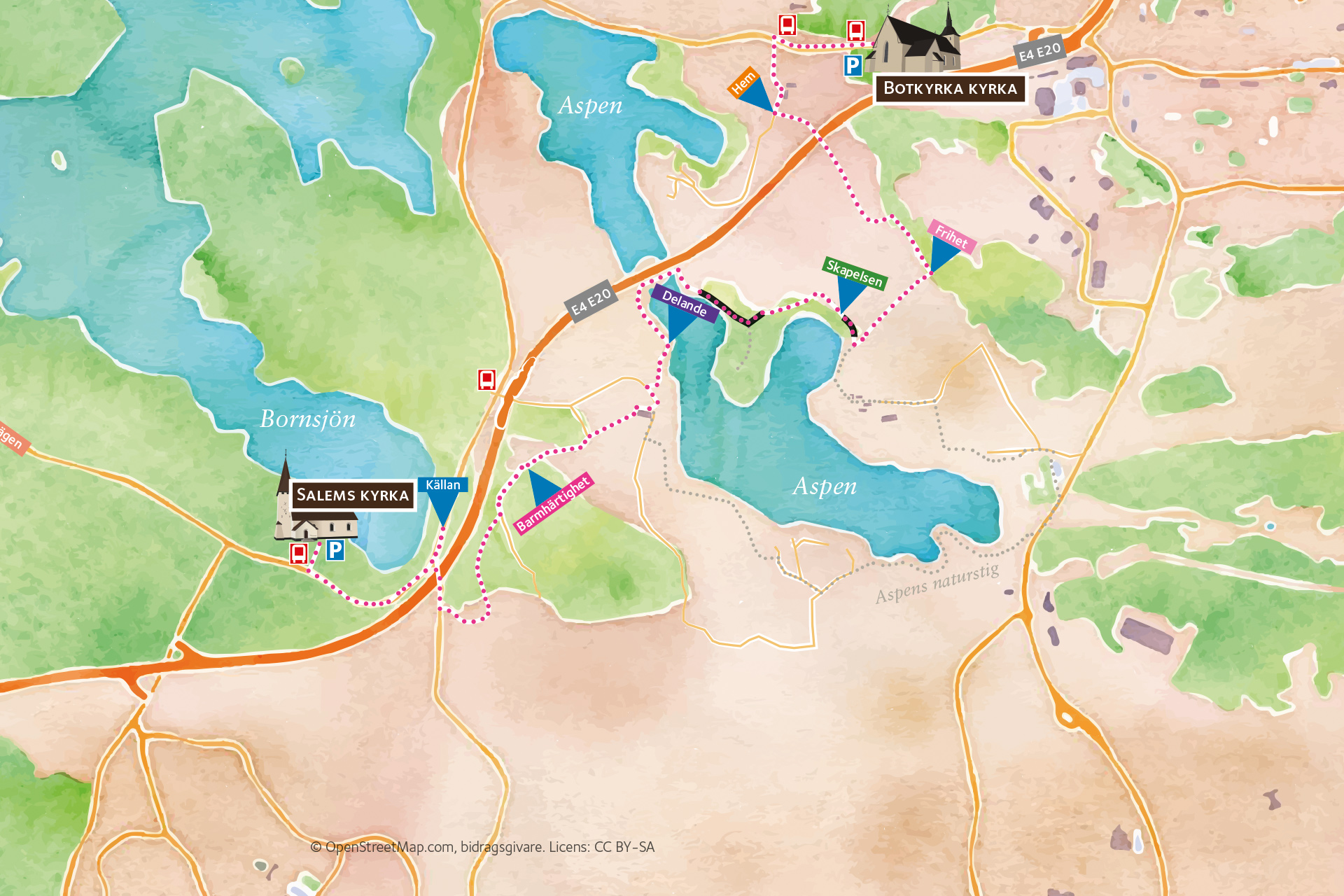Open the OpenStreetMap attribution text

tap(482, 847)
